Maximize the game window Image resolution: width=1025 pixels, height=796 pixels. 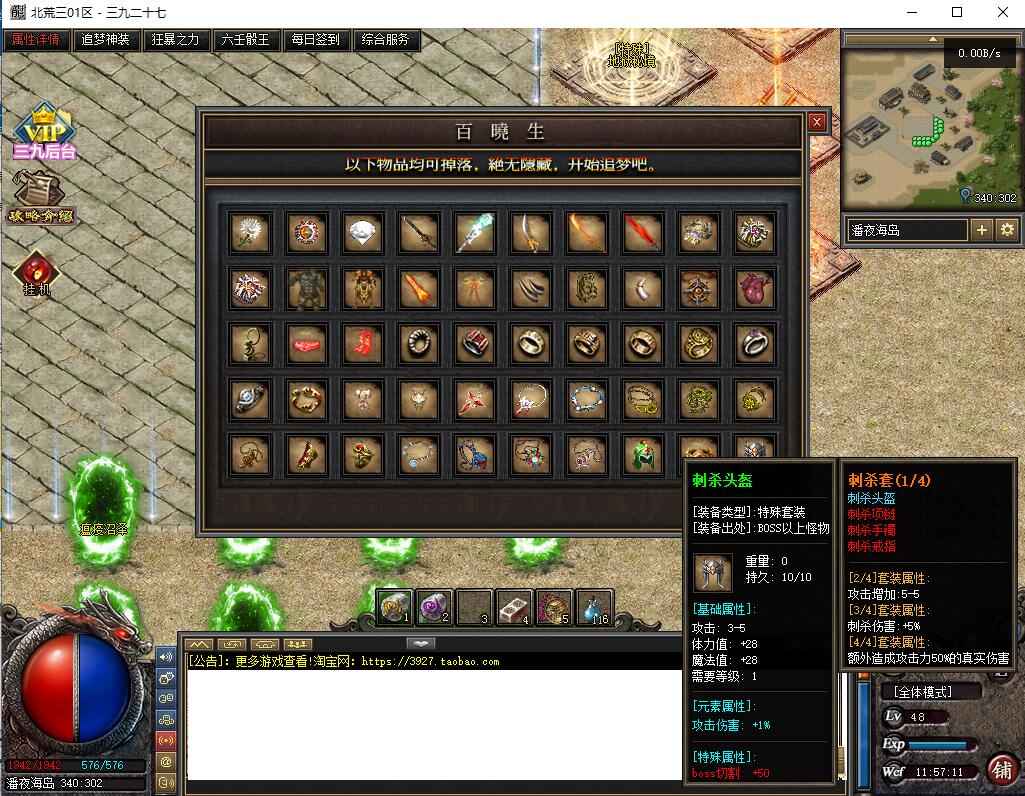pyautogui.click(x=957, y=12)
